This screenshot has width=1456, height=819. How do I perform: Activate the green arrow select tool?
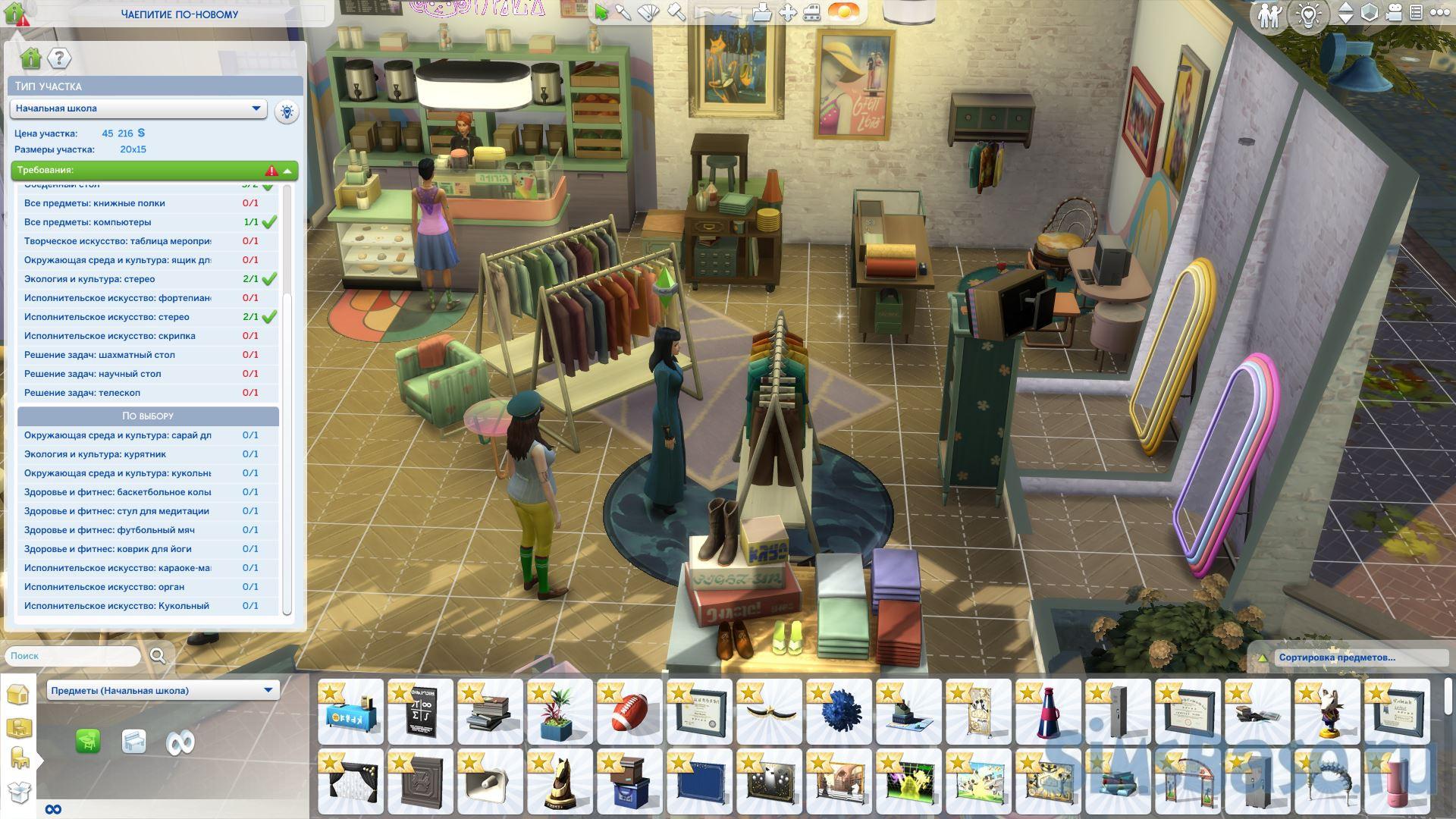[601, 12]
